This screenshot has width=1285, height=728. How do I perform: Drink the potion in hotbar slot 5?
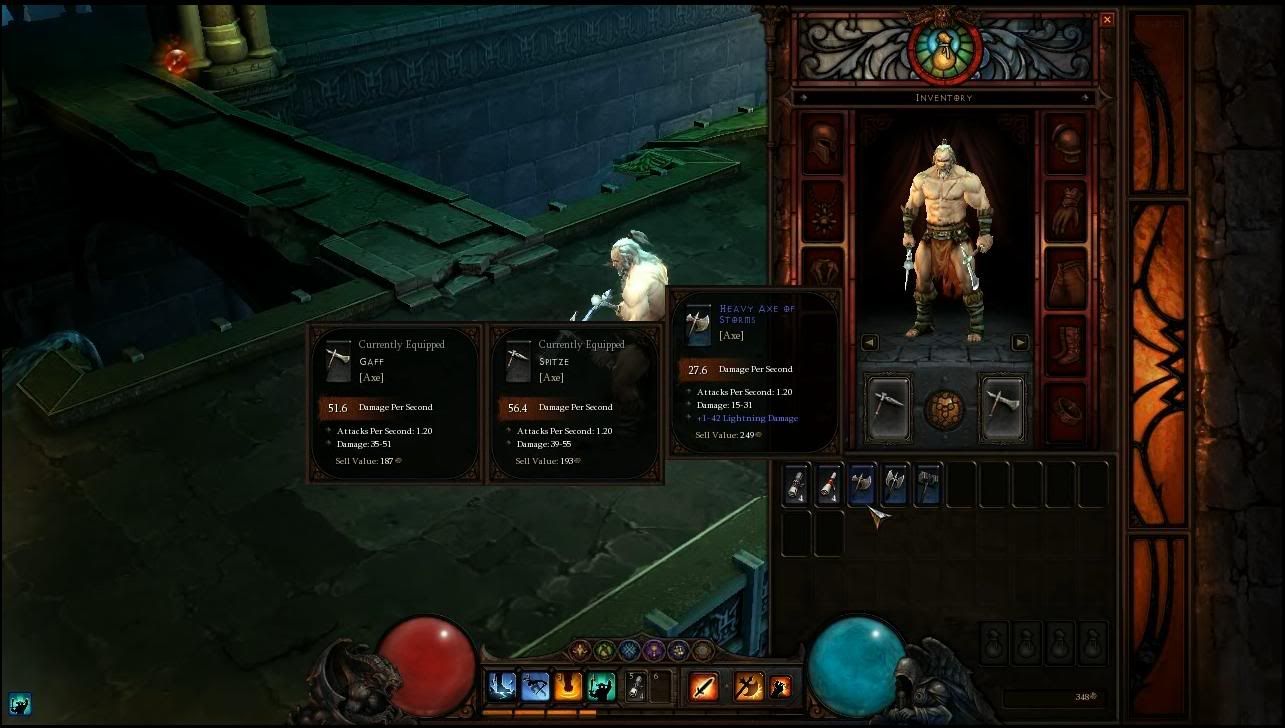pos(634,685)
